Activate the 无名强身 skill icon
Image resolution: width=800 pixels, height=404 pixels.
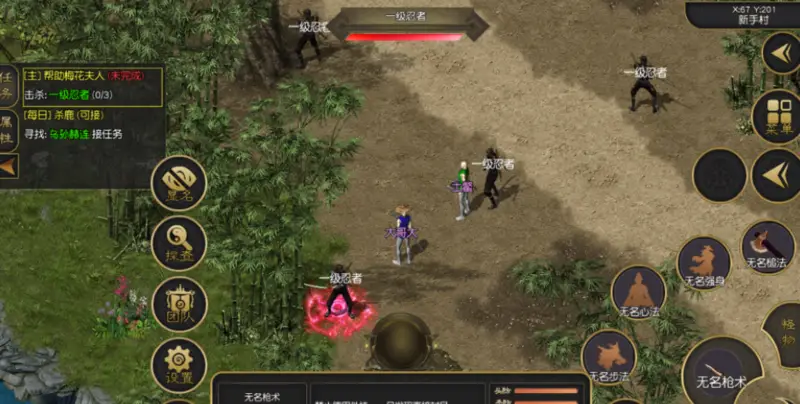[704, 264]
